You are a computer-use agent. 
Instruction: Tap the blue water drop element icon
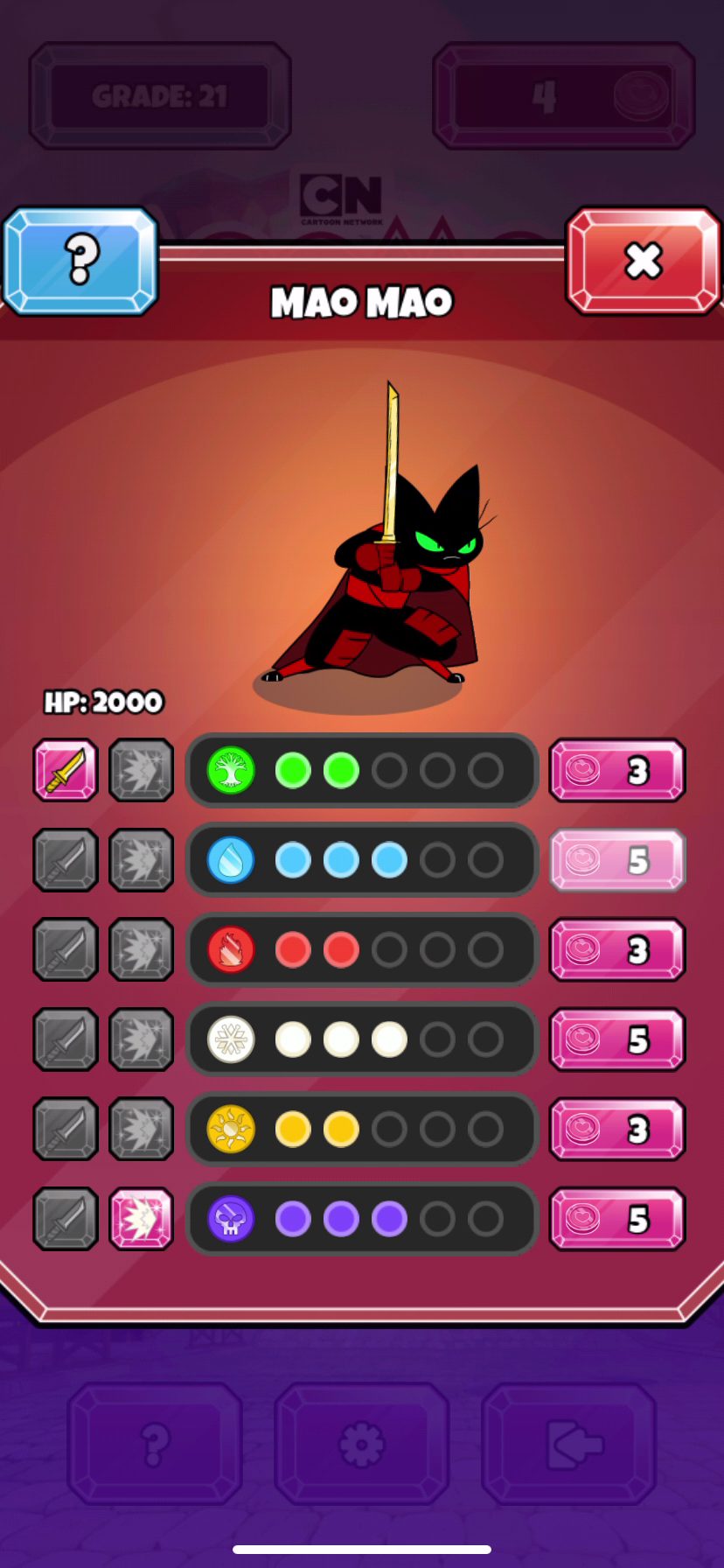[231, 860]
